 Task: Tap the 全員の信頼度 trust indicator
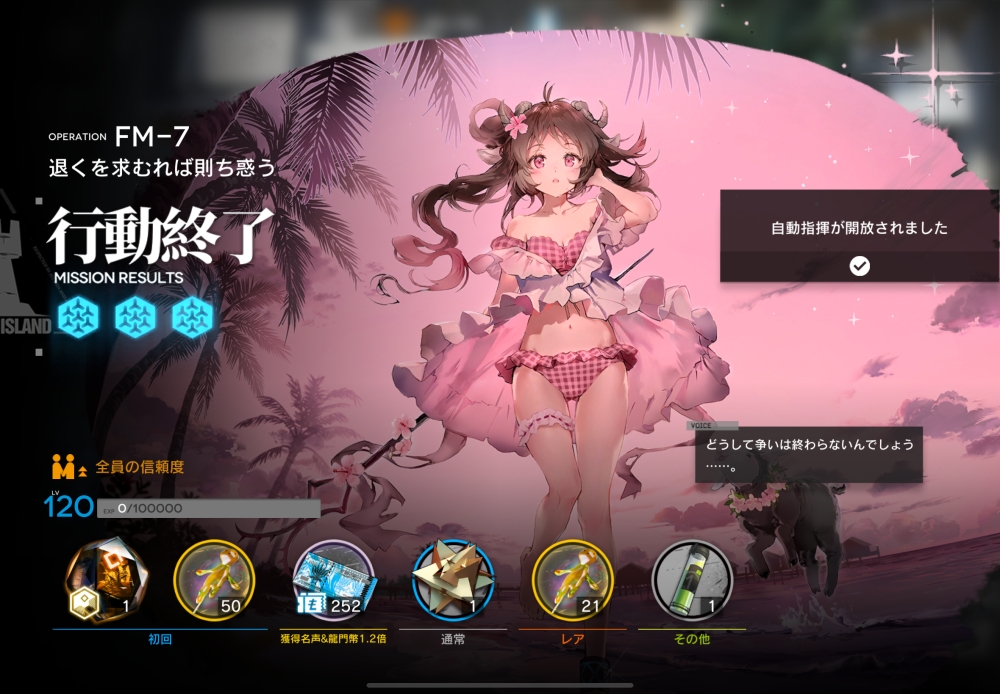119,467
